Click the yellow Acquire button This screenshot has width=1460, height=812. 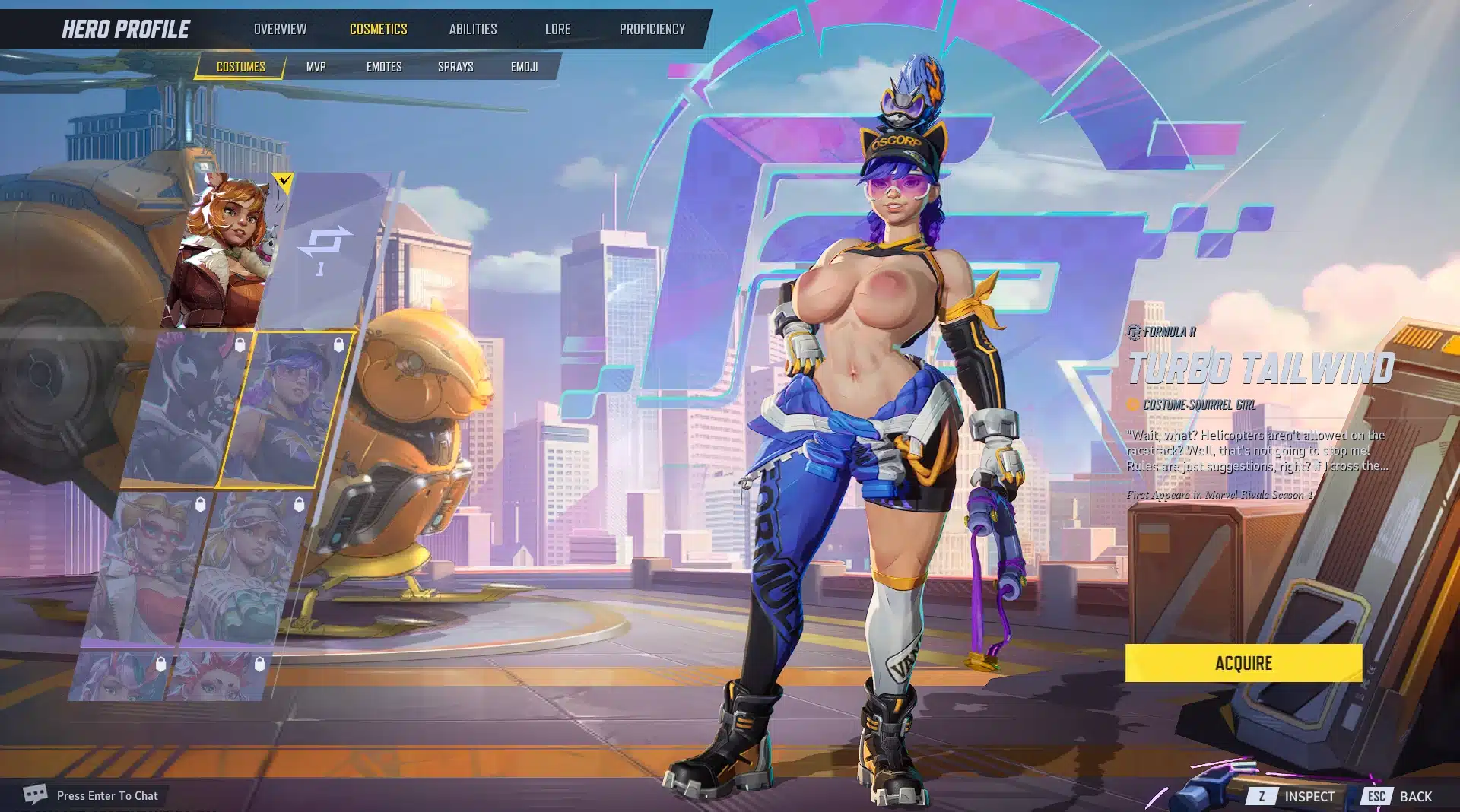[1243, 663]
